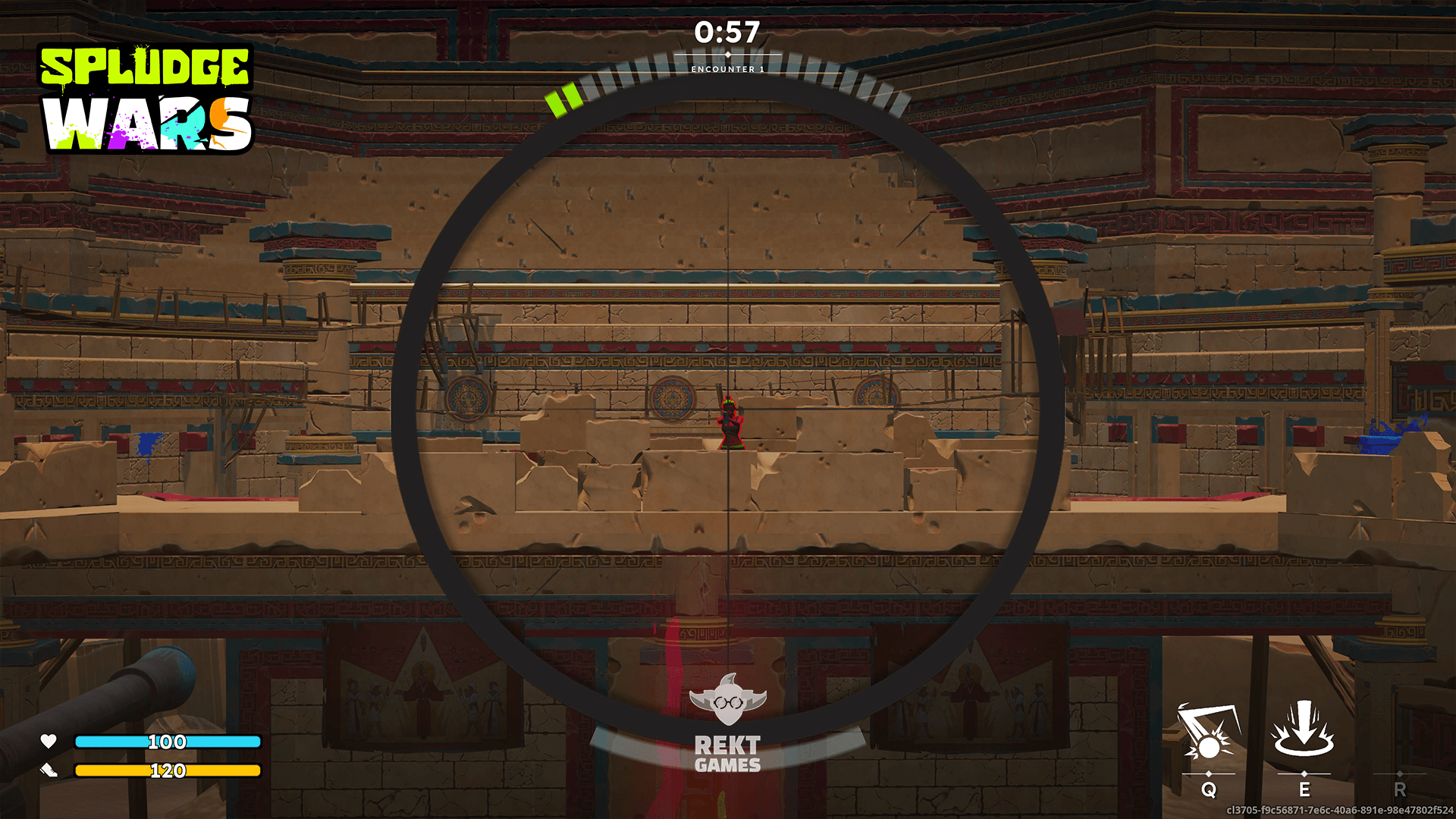Viewport: 1456px width, 819px height.
Task: Select the Encounter 1 label
Action: tap(726, 68)
